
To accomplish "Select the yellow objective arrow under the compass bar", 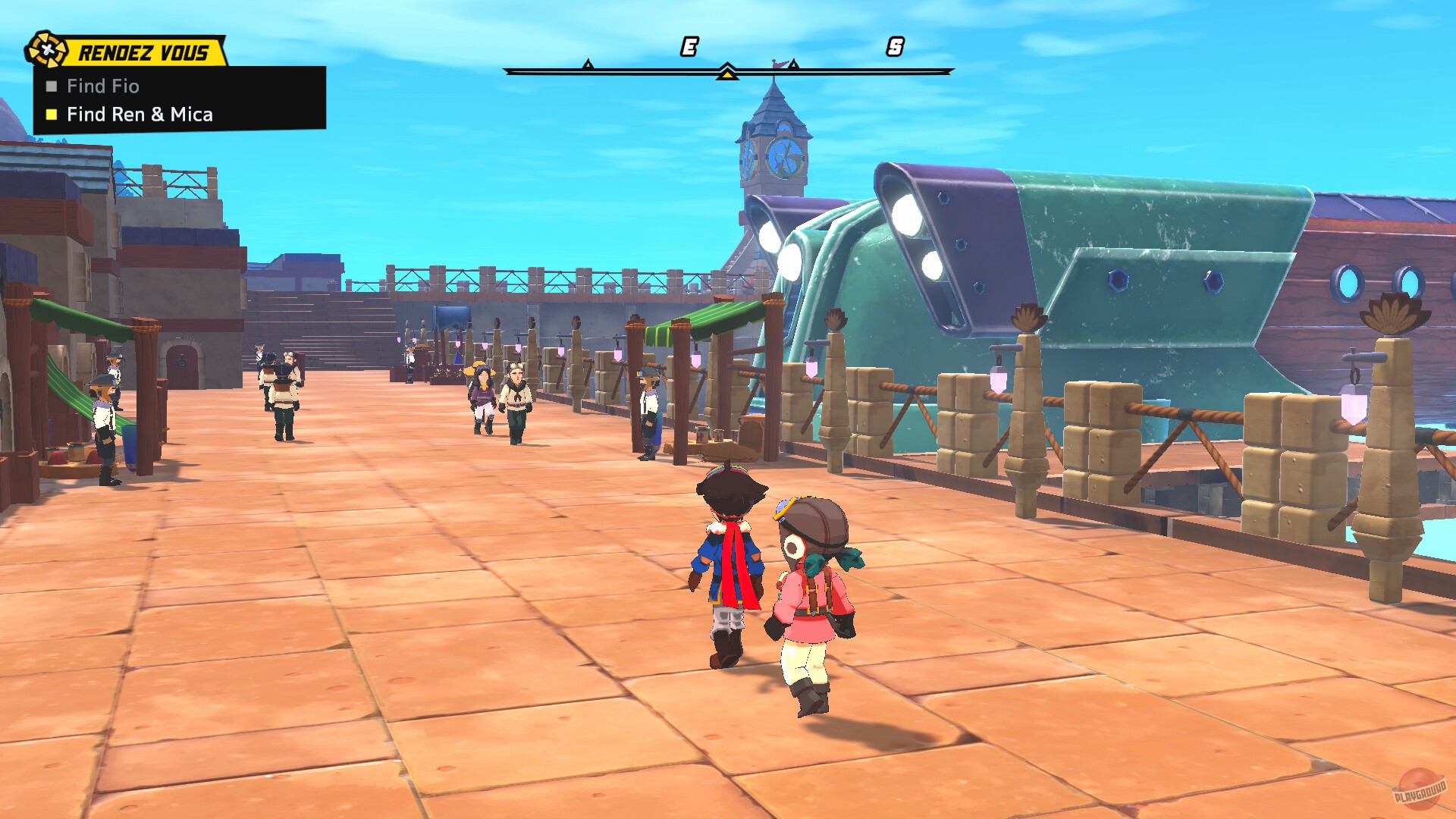I will 726,76.
